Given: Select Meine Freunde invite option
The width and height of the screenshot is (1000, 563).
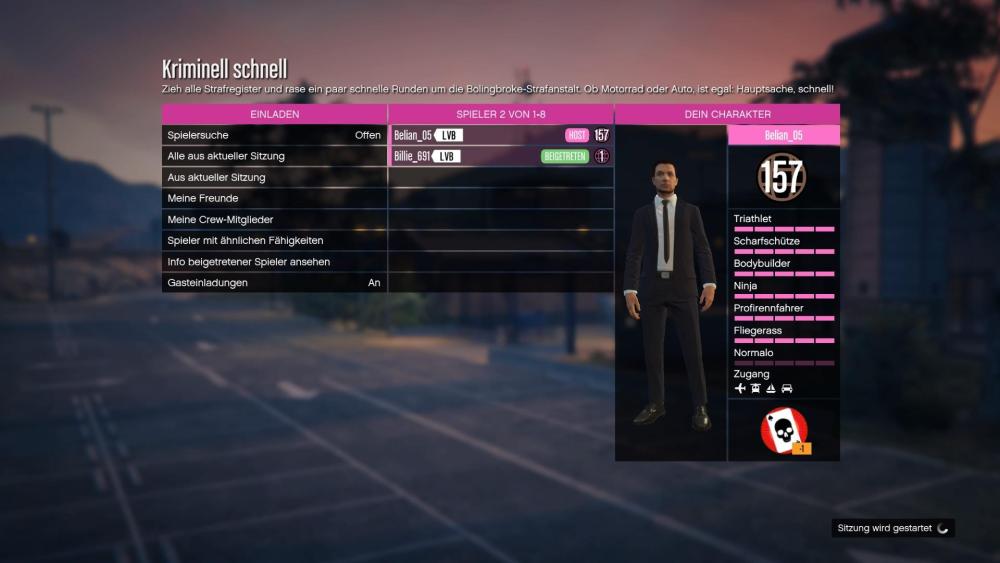Looking at the screenshot, I should (x=274, y=198).
